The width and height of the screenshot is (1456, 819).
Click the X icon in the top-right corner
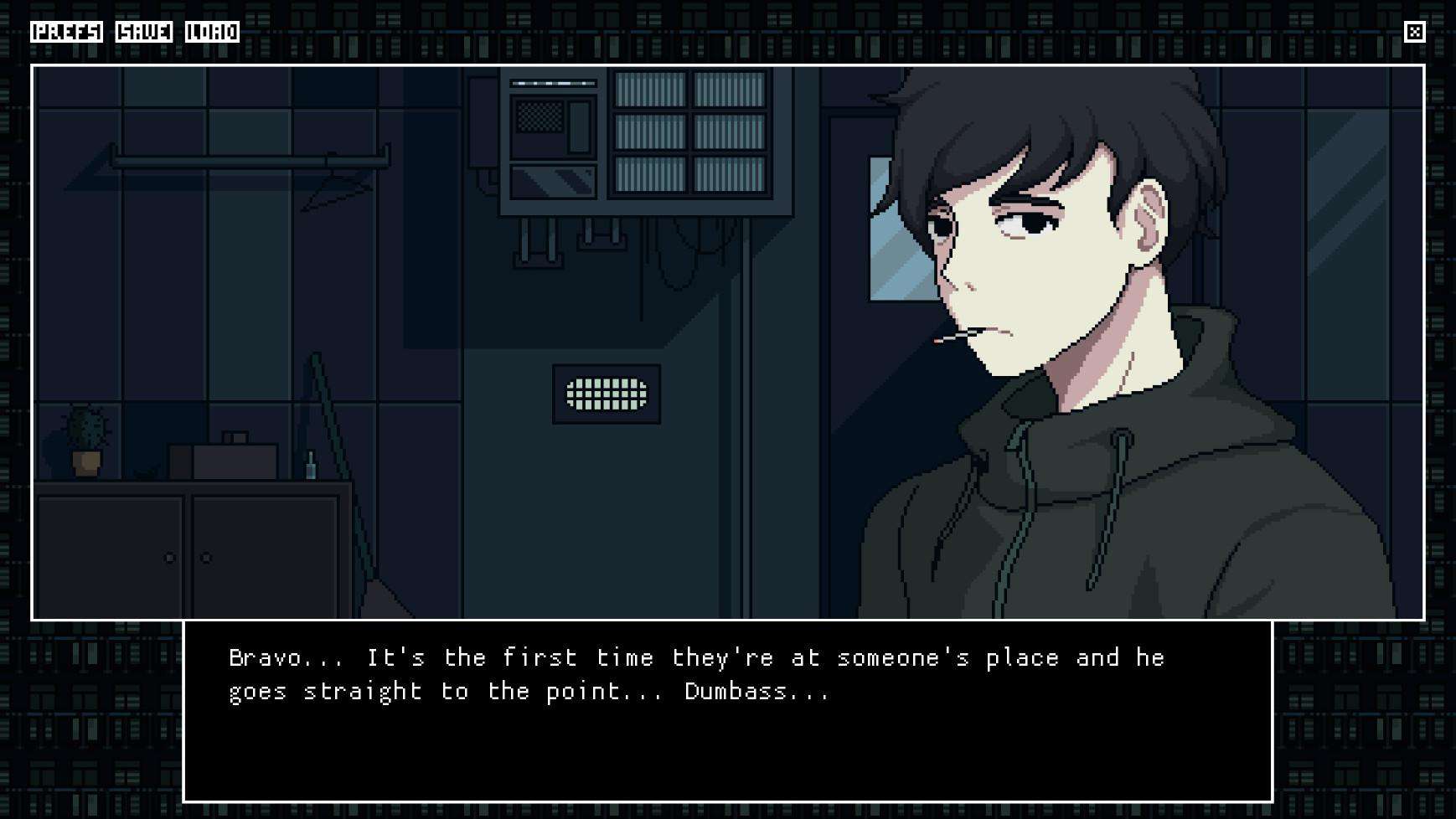[1416, 32]
